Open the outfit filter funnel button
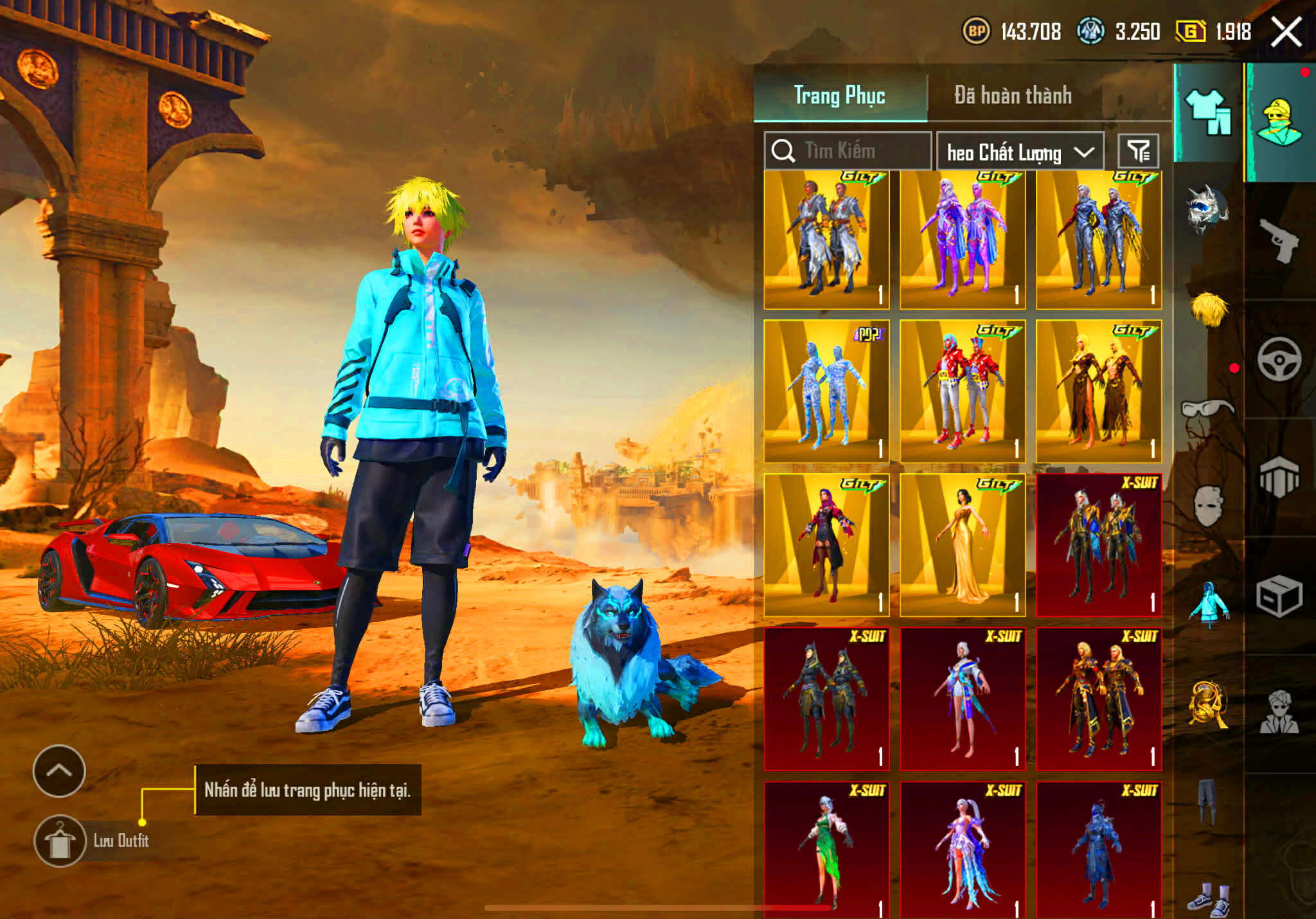This screenshot has width=1316, height=919. point(1138,152)
